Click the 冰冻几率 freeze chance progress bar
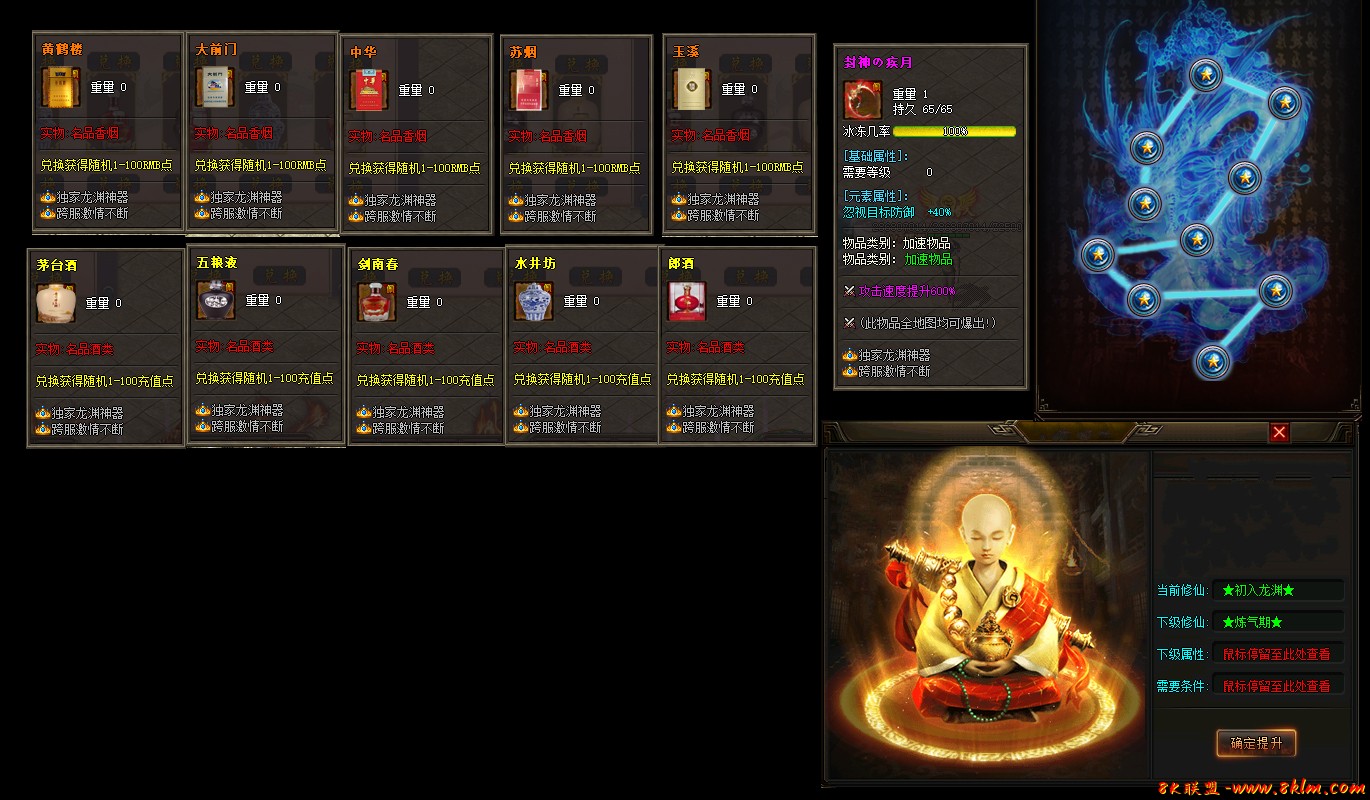 click(x=955, y=131)
